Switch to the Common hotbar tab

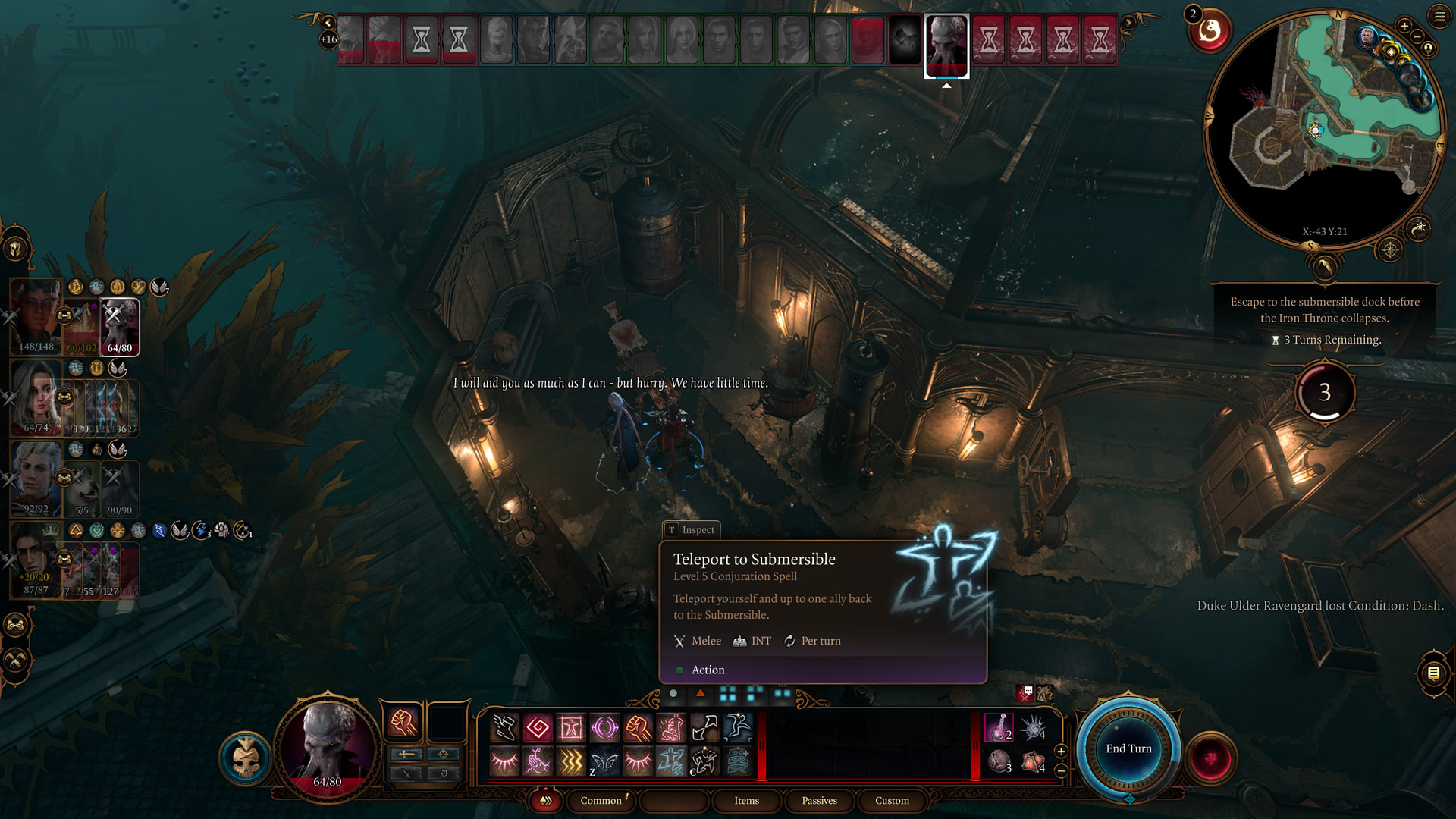click(601, 800)
